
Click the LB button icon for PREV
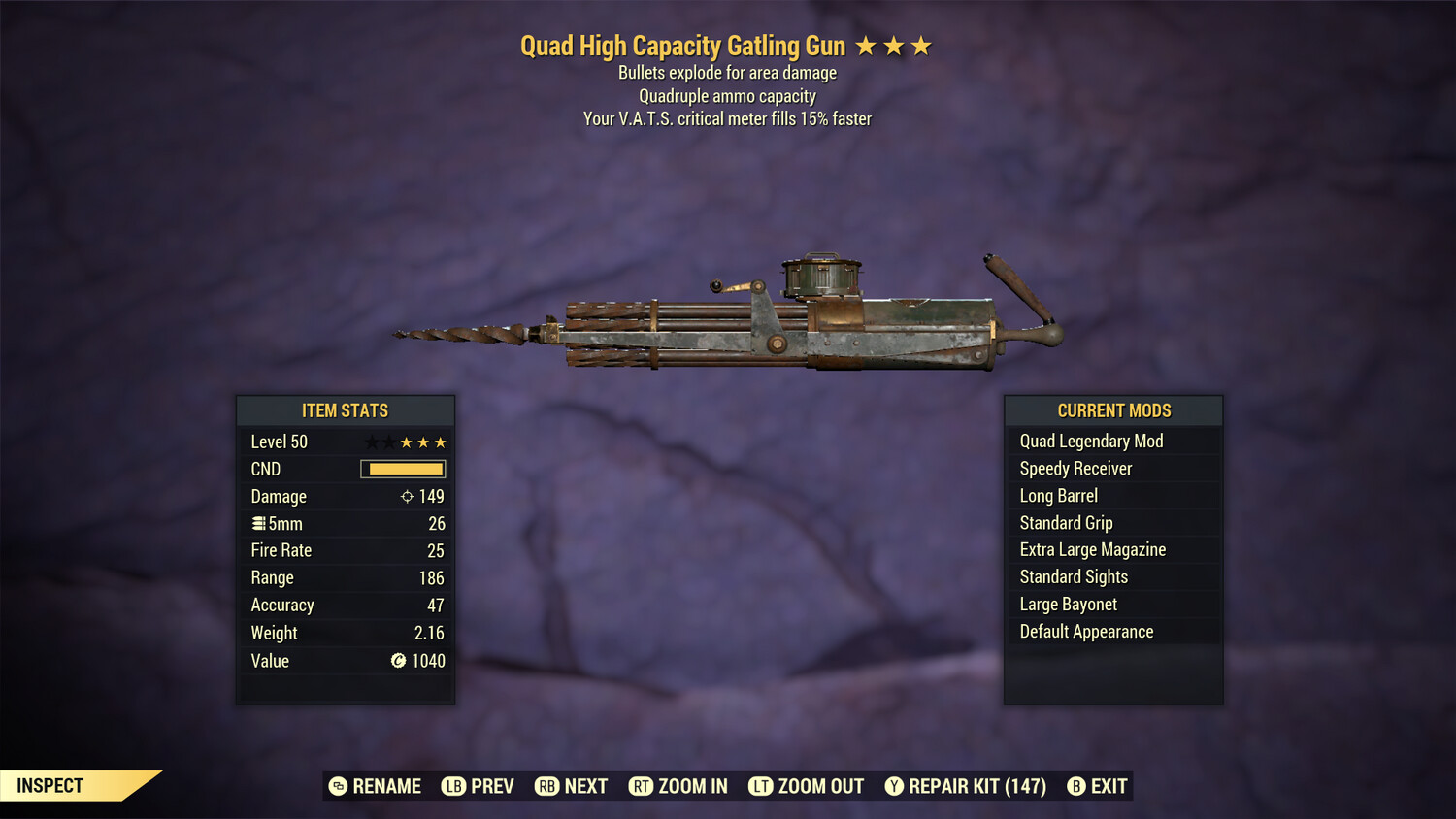452,786
